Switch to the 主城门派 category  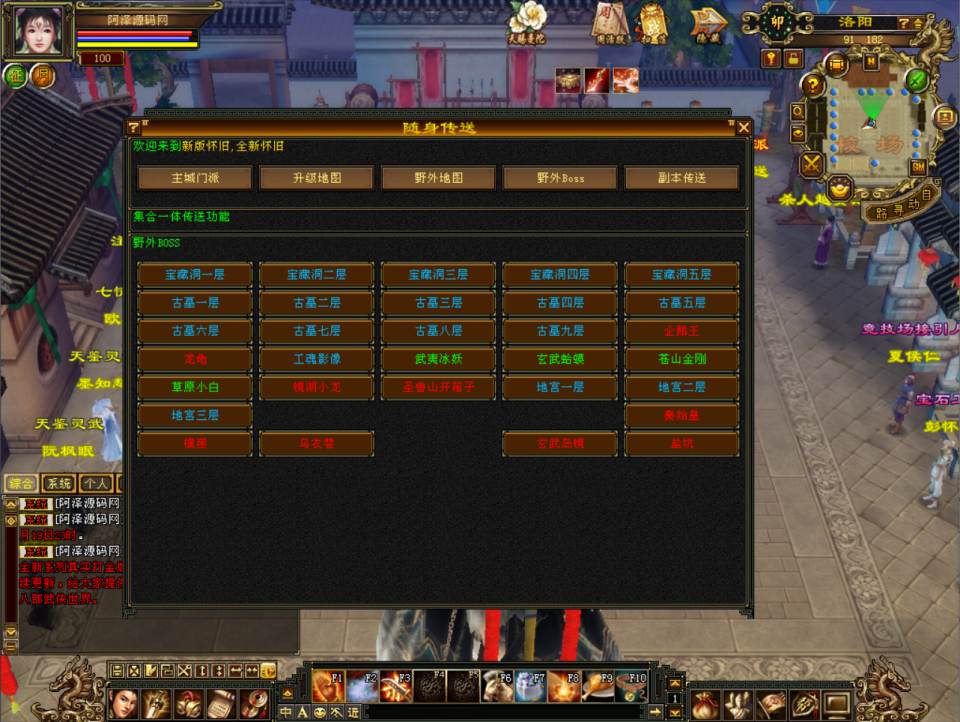[195, 178]
